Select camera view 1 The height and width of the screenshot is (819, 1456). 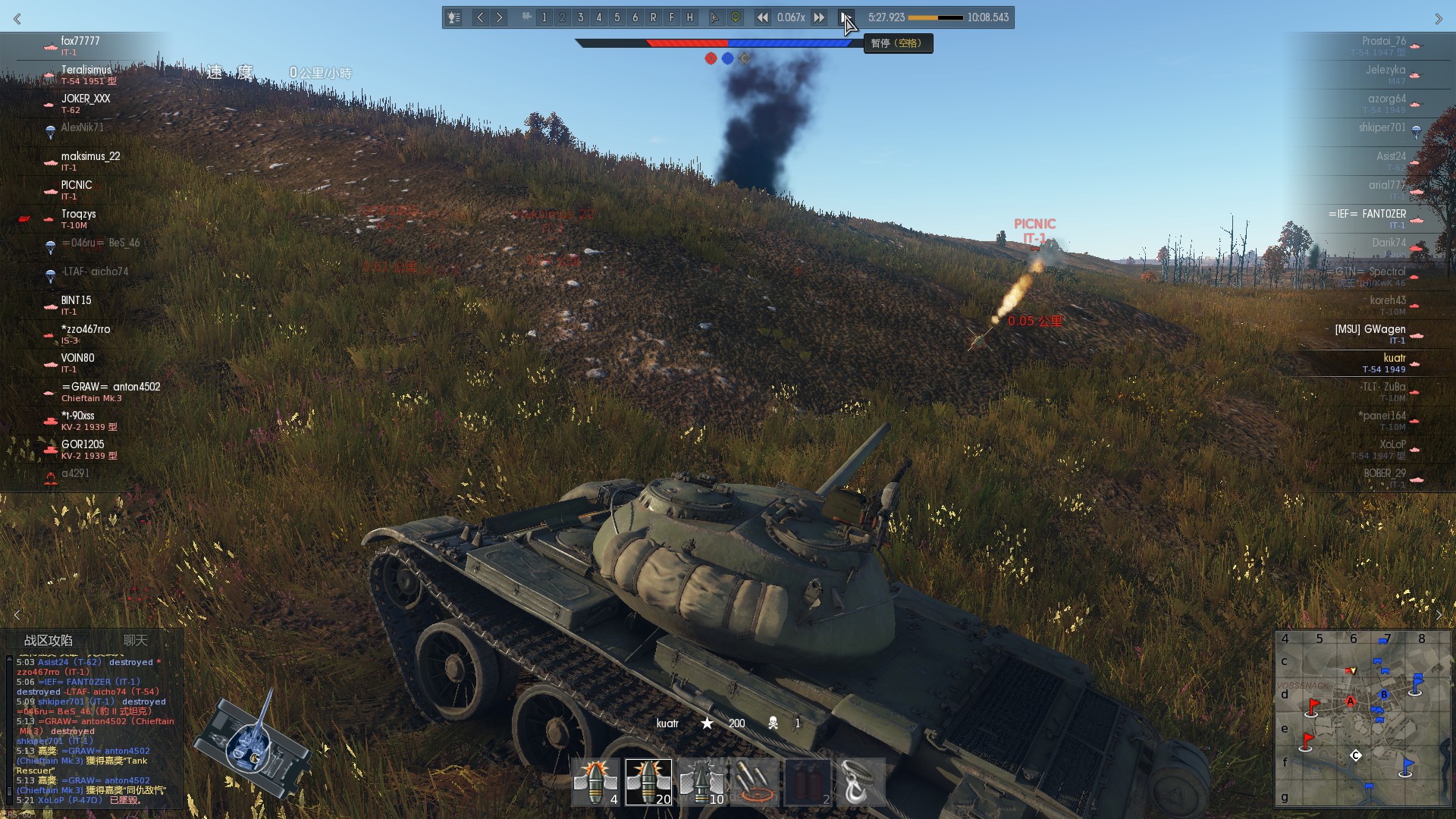click(544, 17)
